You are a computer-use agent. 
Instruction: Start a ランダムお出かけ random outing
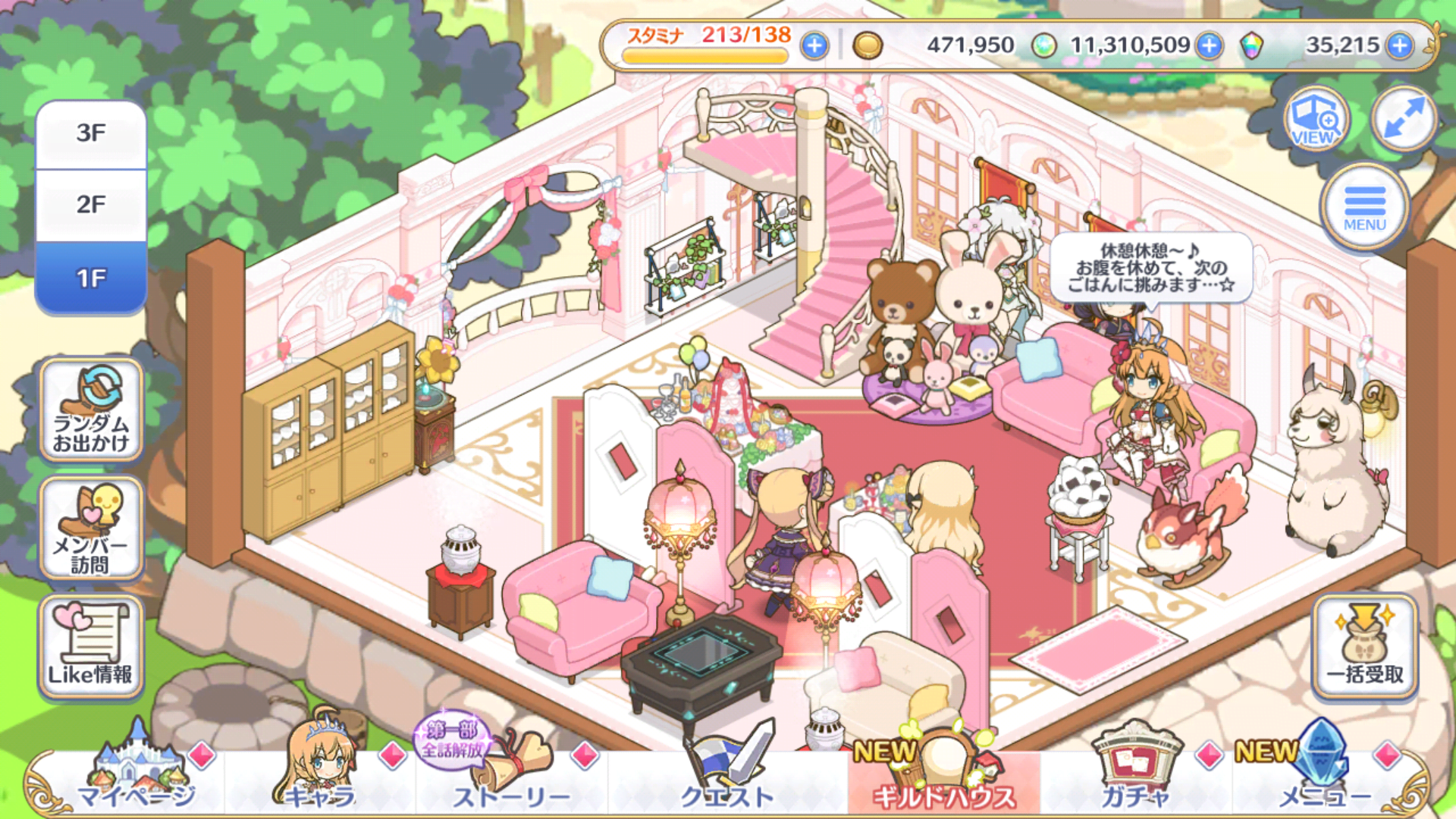pos(91,410)
